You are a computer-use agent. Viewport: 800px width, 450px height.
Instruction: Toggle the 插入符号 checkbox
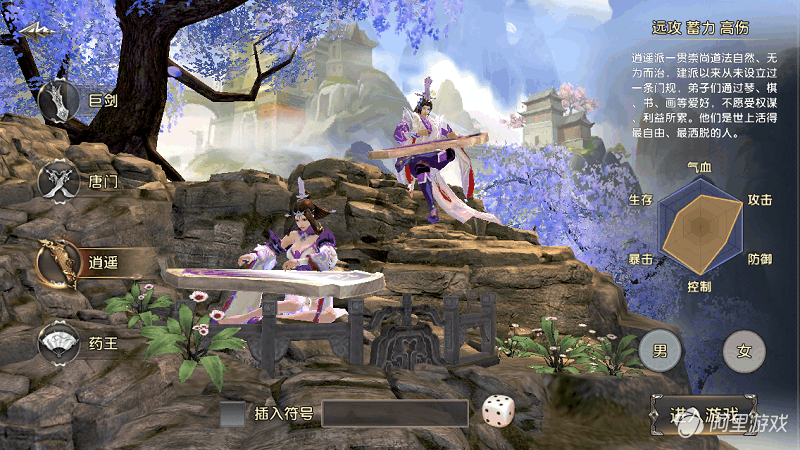pos(233,413)
